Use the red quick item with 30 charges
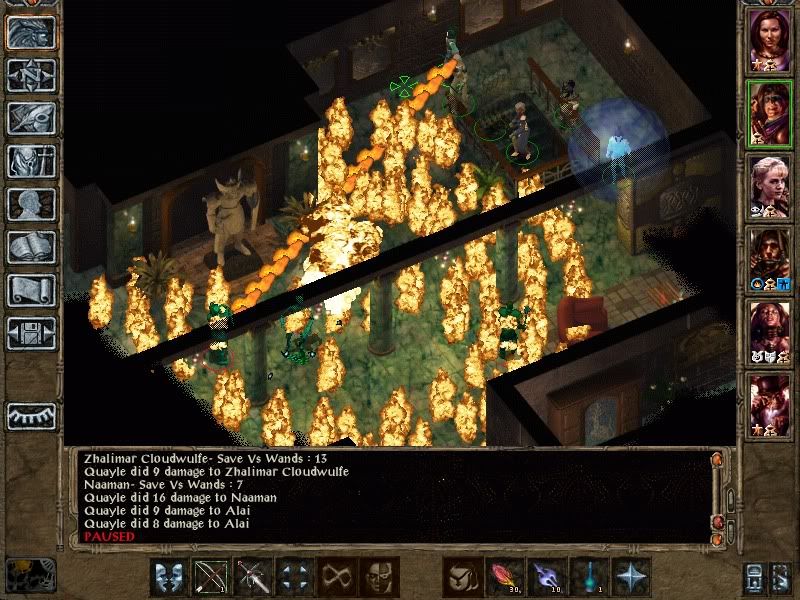The image size is (800, 600). point(505,577)
